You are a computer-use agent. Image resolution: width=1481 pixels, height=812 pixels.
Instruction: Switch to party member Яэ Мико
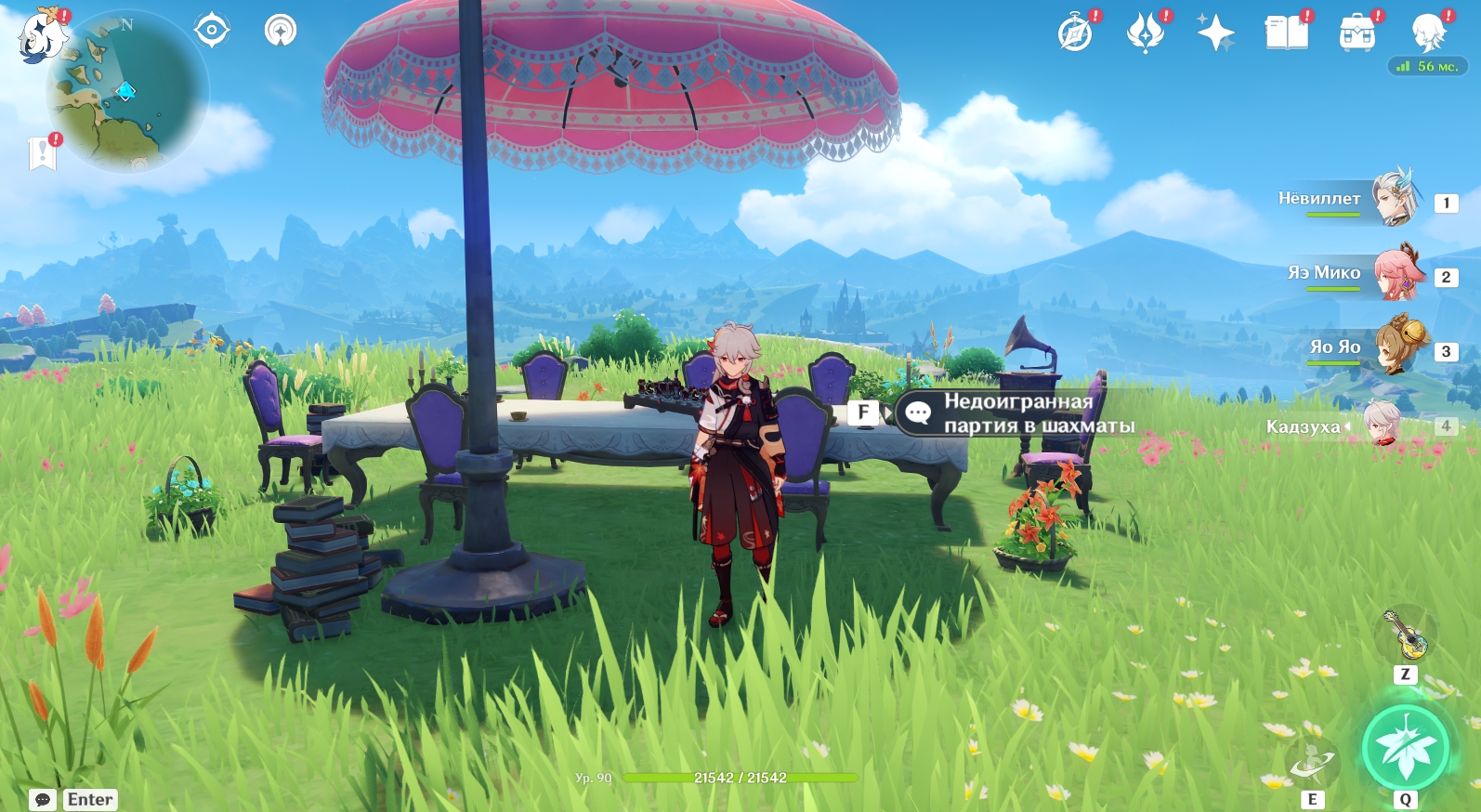tap(1356, 273)
